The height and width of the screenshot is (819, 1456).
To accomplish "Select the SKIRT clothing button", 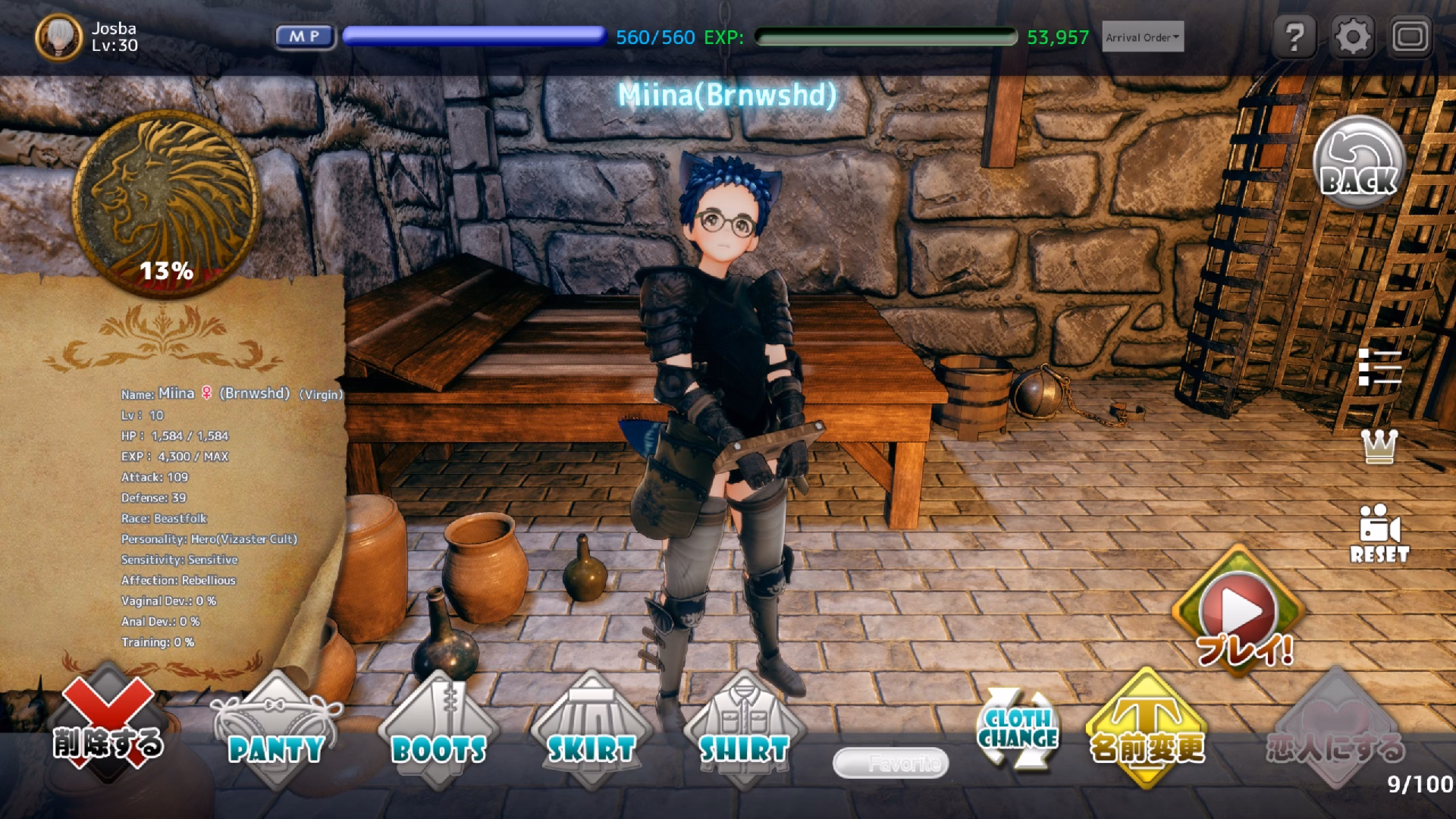I will 591,731.
